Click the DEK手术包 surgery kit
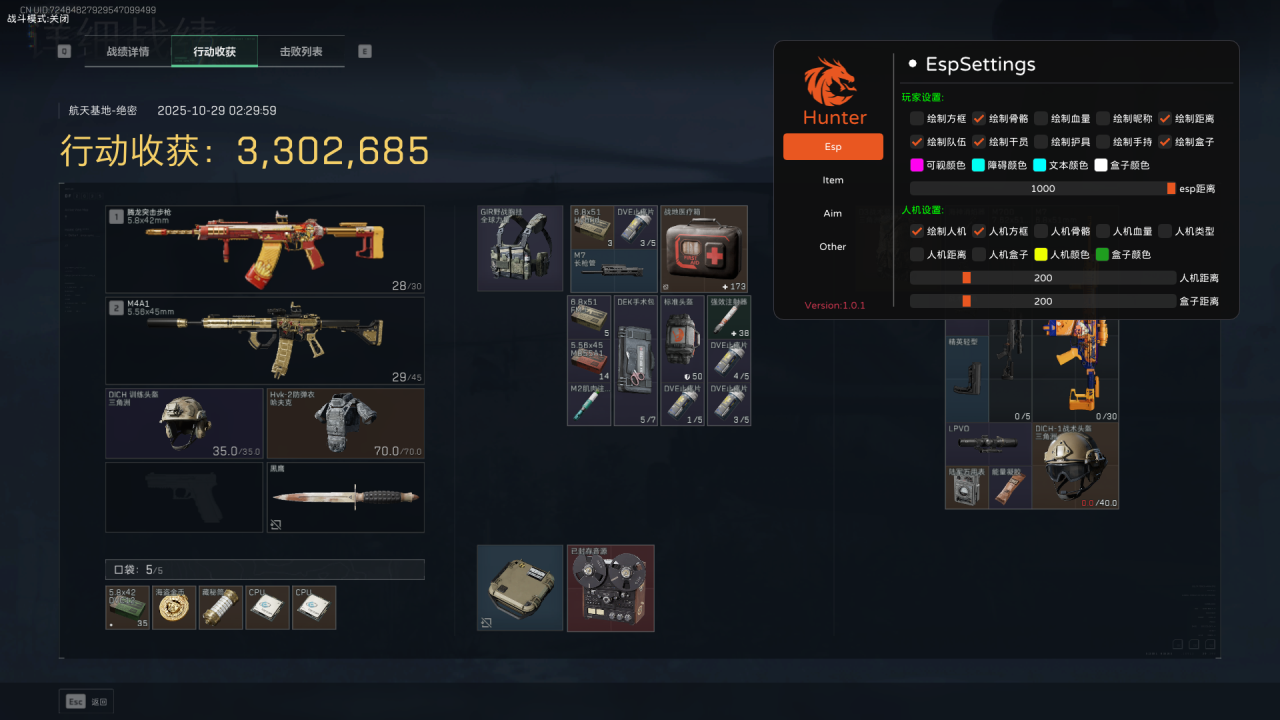1280x720 pixels. [636, 360]
